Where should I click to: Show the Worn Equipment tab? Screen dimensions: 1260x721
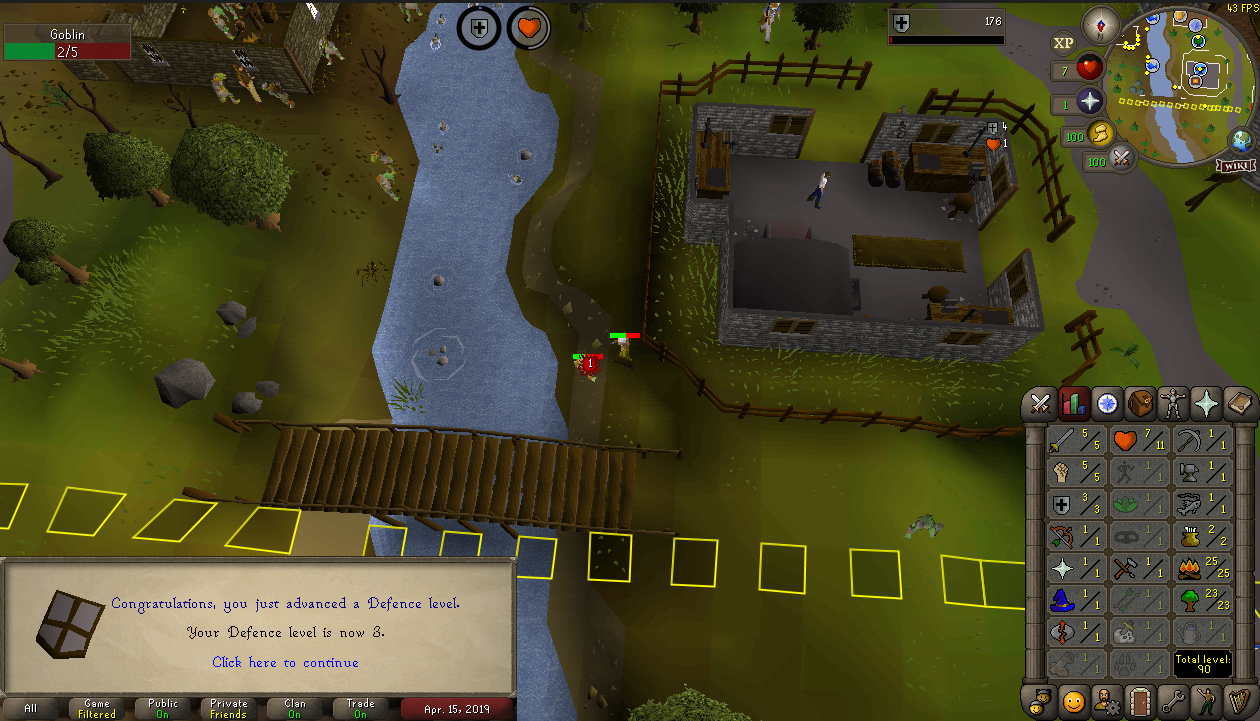coord(1173,403)
